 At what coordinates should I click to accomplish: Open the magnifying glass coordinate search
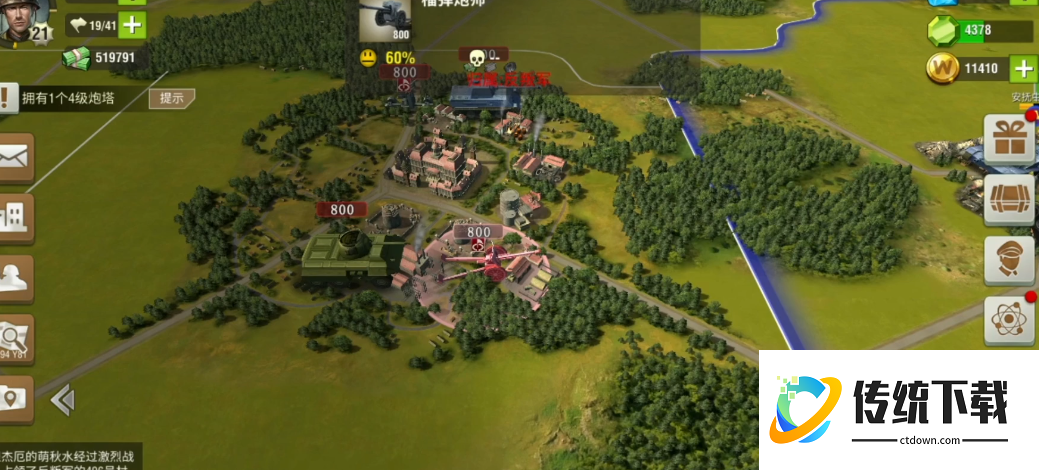point(15,337)
